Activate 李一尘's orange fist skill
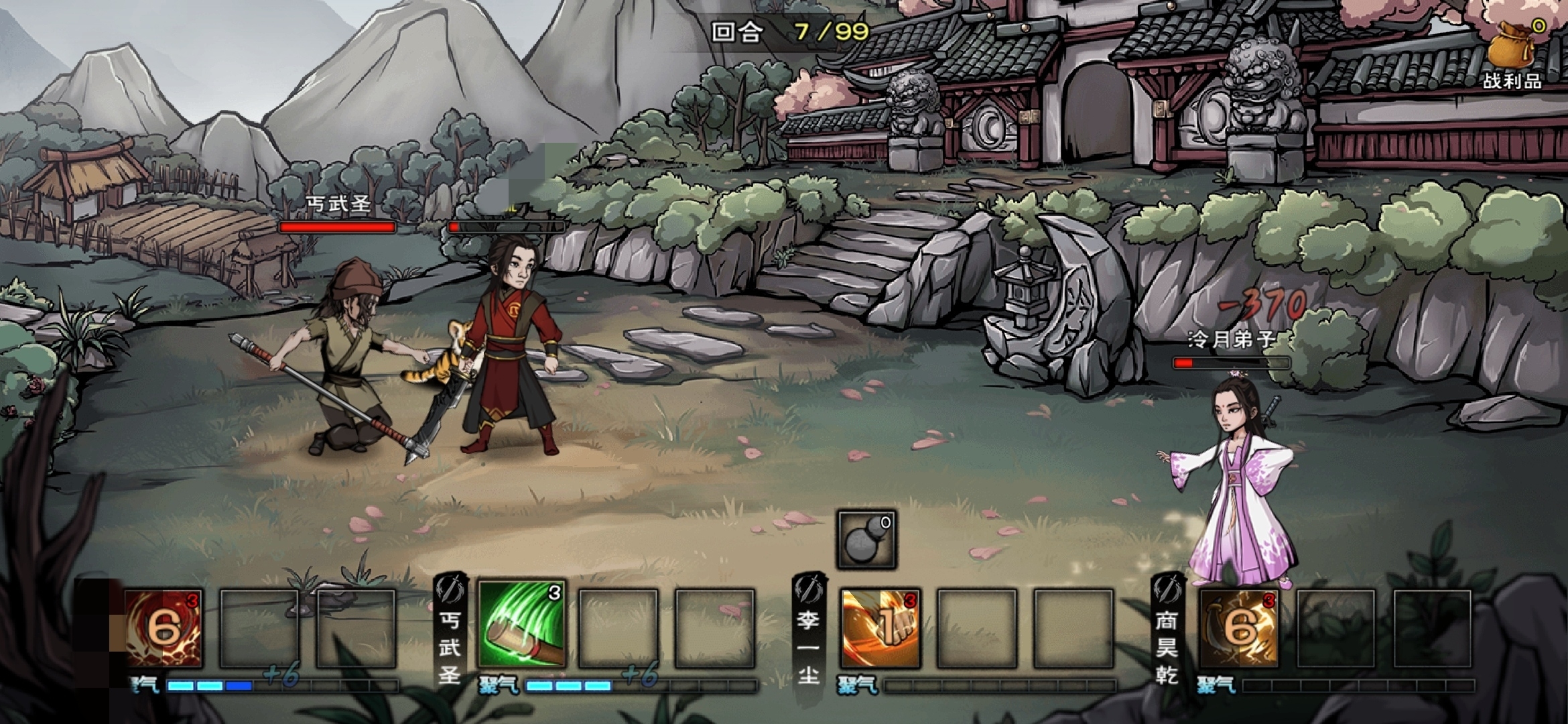Viewport: 1568px width, 724px height. tap(880, 629)
